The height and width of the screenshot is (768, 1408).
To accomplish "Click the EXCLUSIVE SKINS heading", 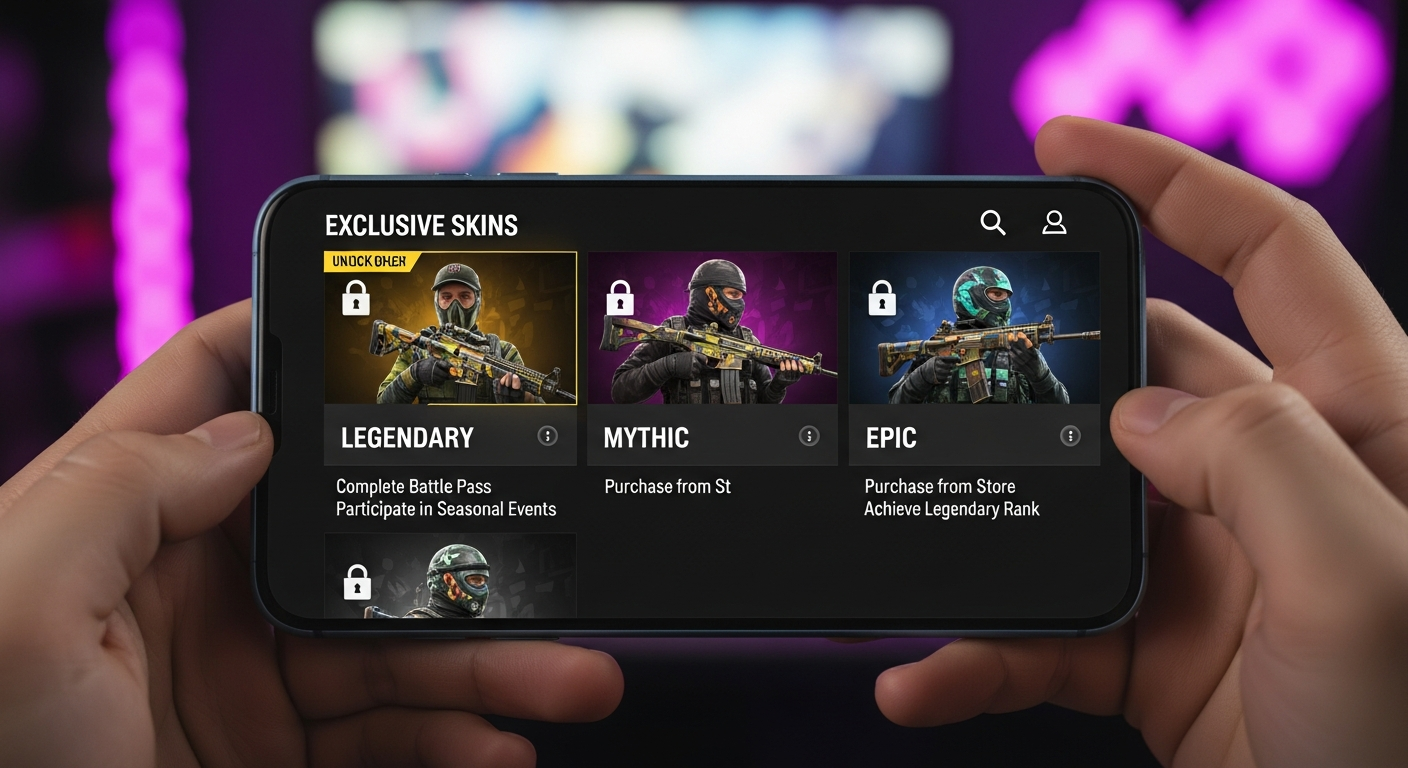I will pyautogui.click(x=420, y=224).
